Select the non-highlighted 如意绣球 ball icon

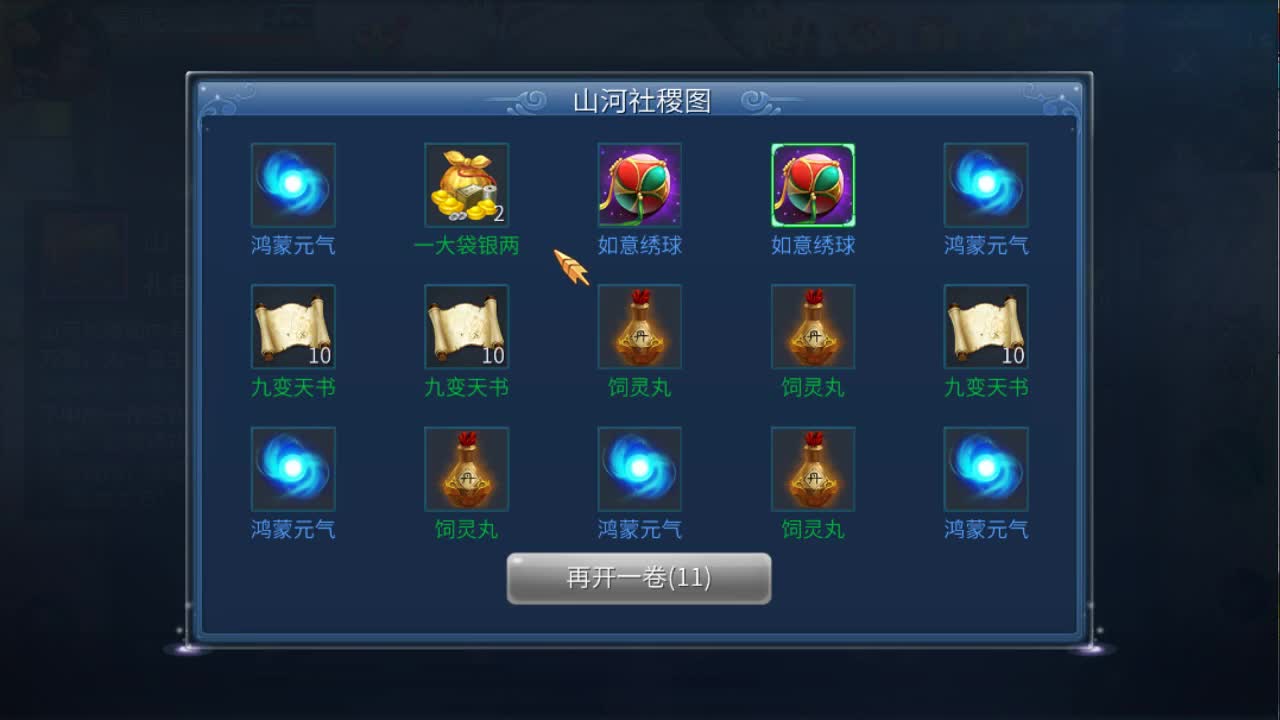tap(640, 186)
